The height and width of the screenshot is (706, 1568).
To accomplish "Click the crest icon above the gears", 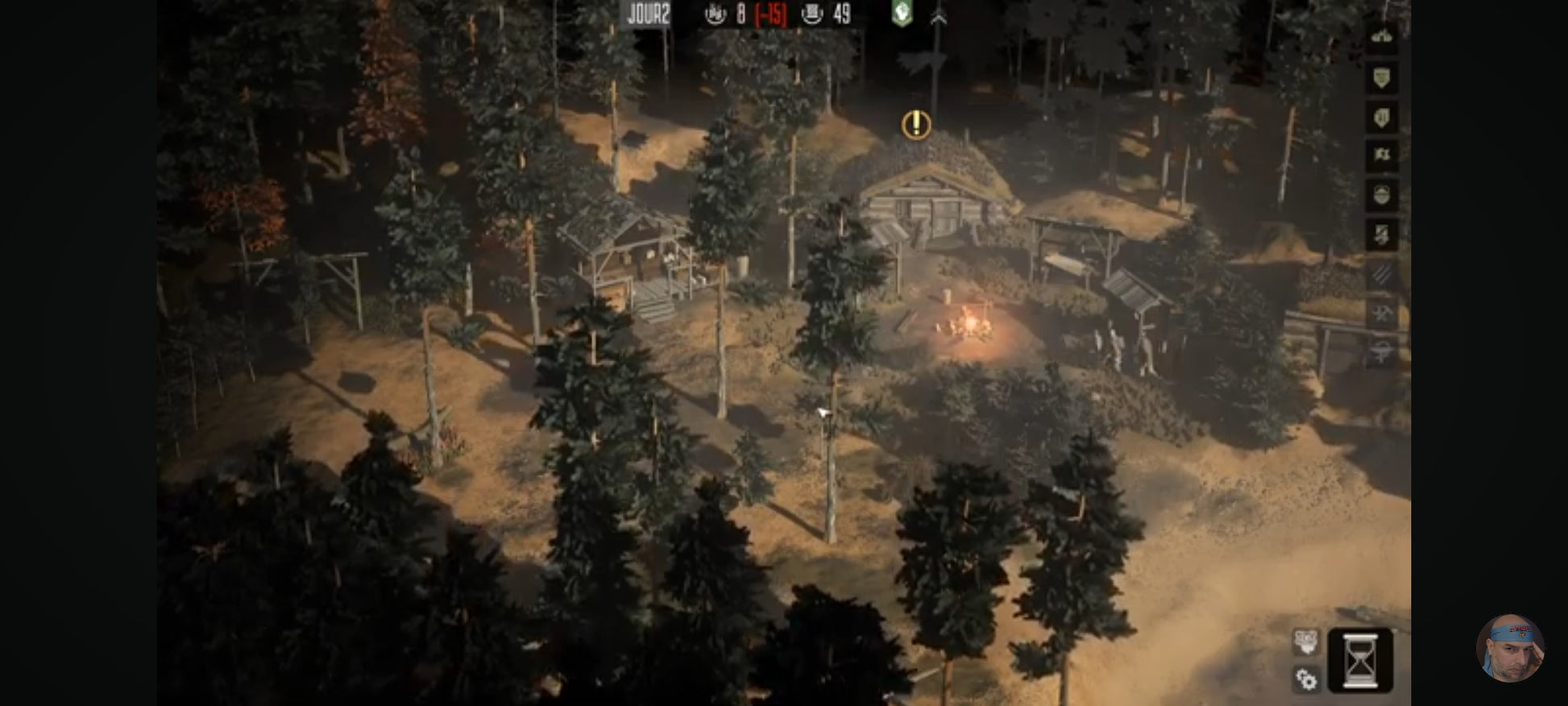I will tap(1305, 642).
